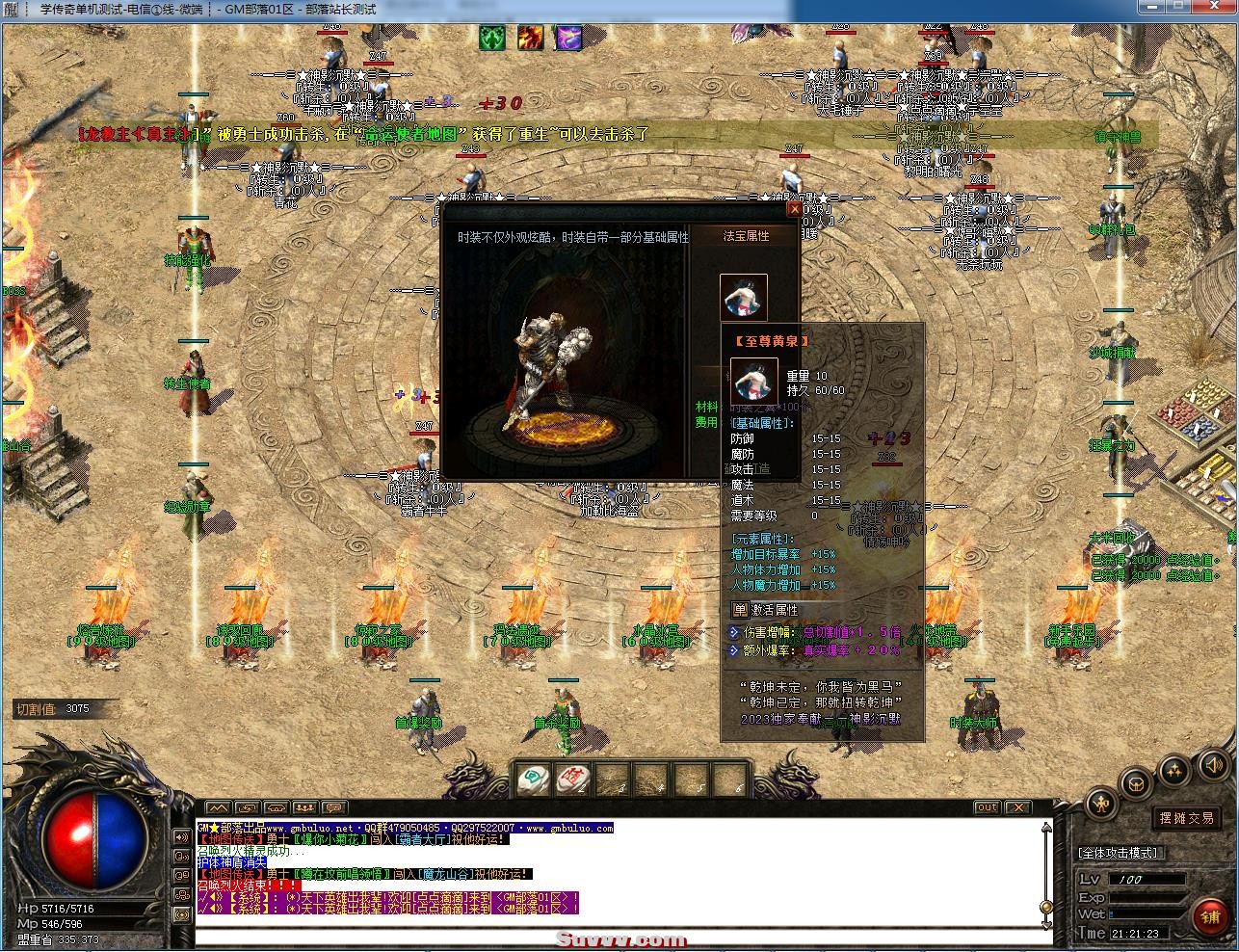Click the chat text input line
This screenshot has height=952, width=1239.
coord(617,937)
